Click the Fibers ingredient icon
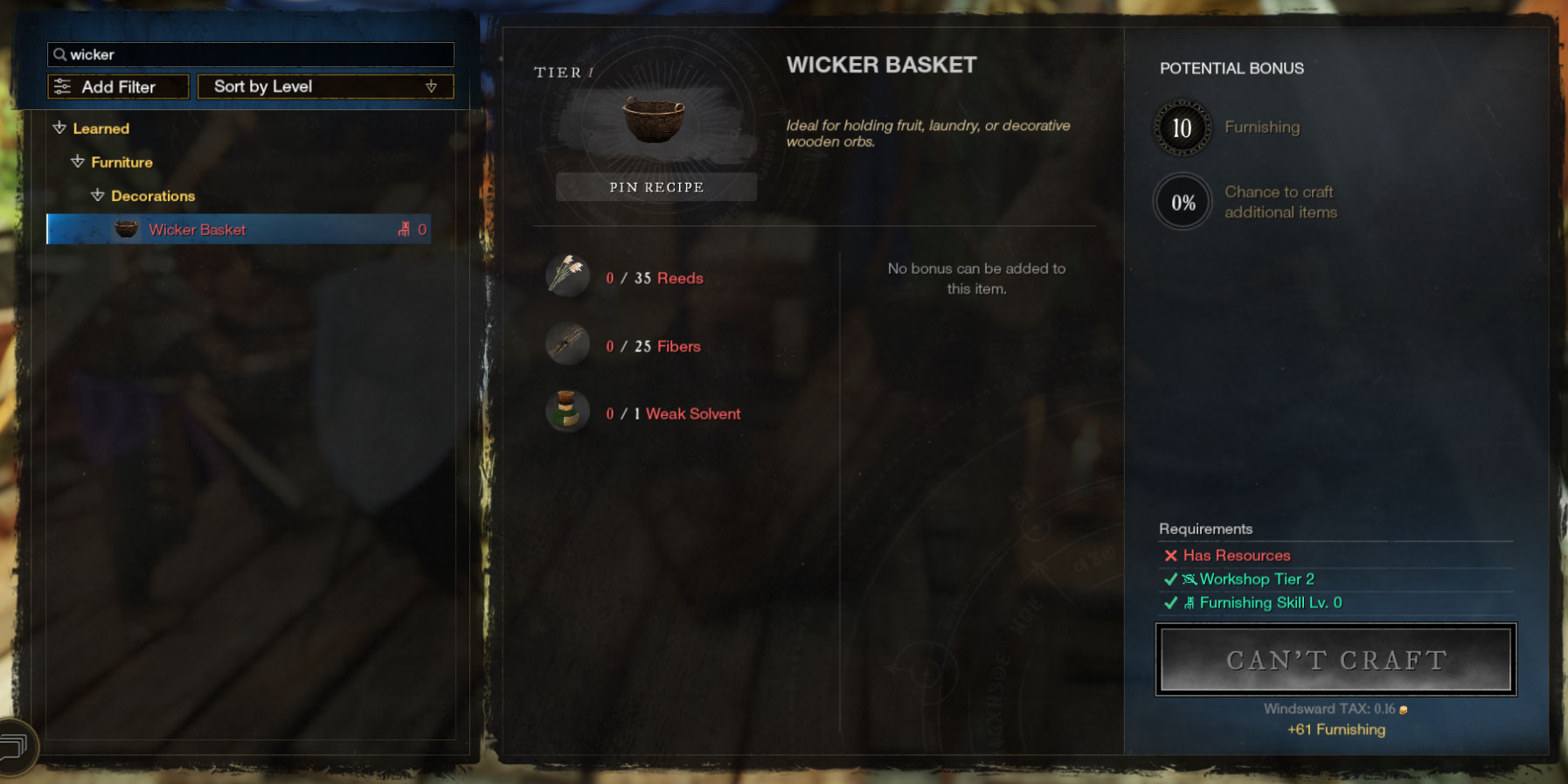Screen dimensions: 1568x784 566,344
